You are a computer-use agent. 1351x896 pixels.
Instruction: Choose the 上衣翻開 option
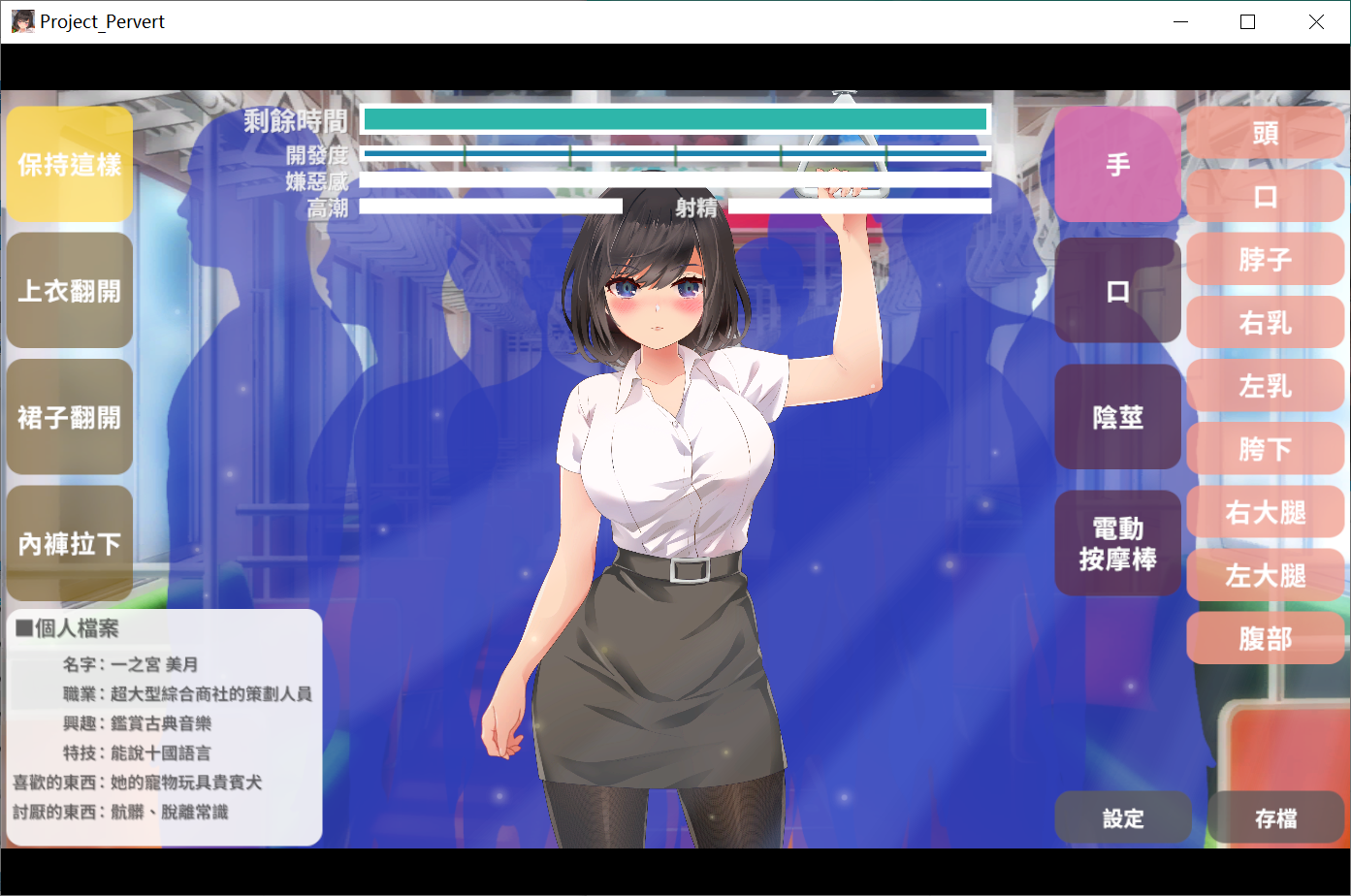click(x=70, y=290)
